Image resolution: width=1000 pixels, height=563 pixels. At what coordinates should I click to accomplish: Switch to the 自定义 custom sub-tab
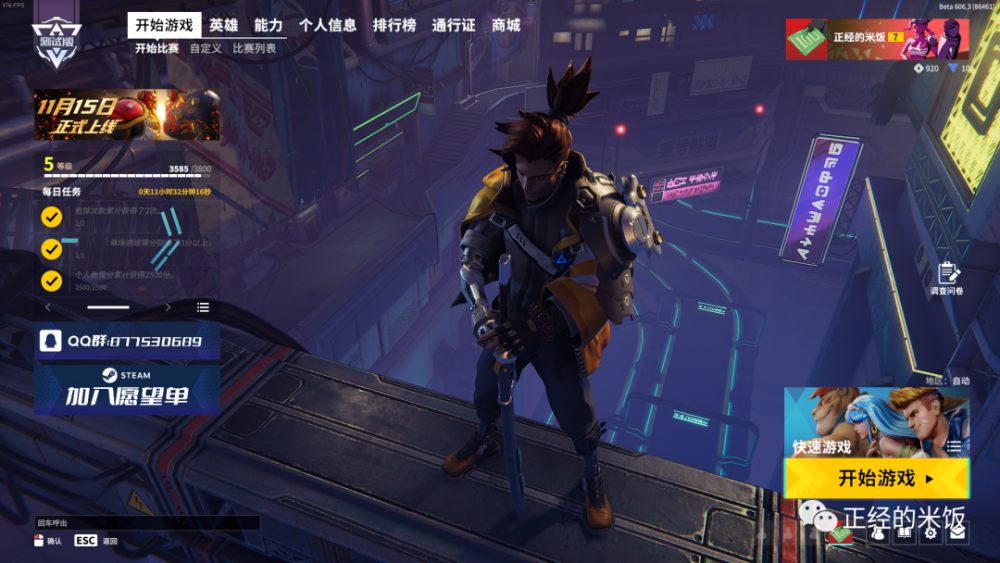coord(205,48)
